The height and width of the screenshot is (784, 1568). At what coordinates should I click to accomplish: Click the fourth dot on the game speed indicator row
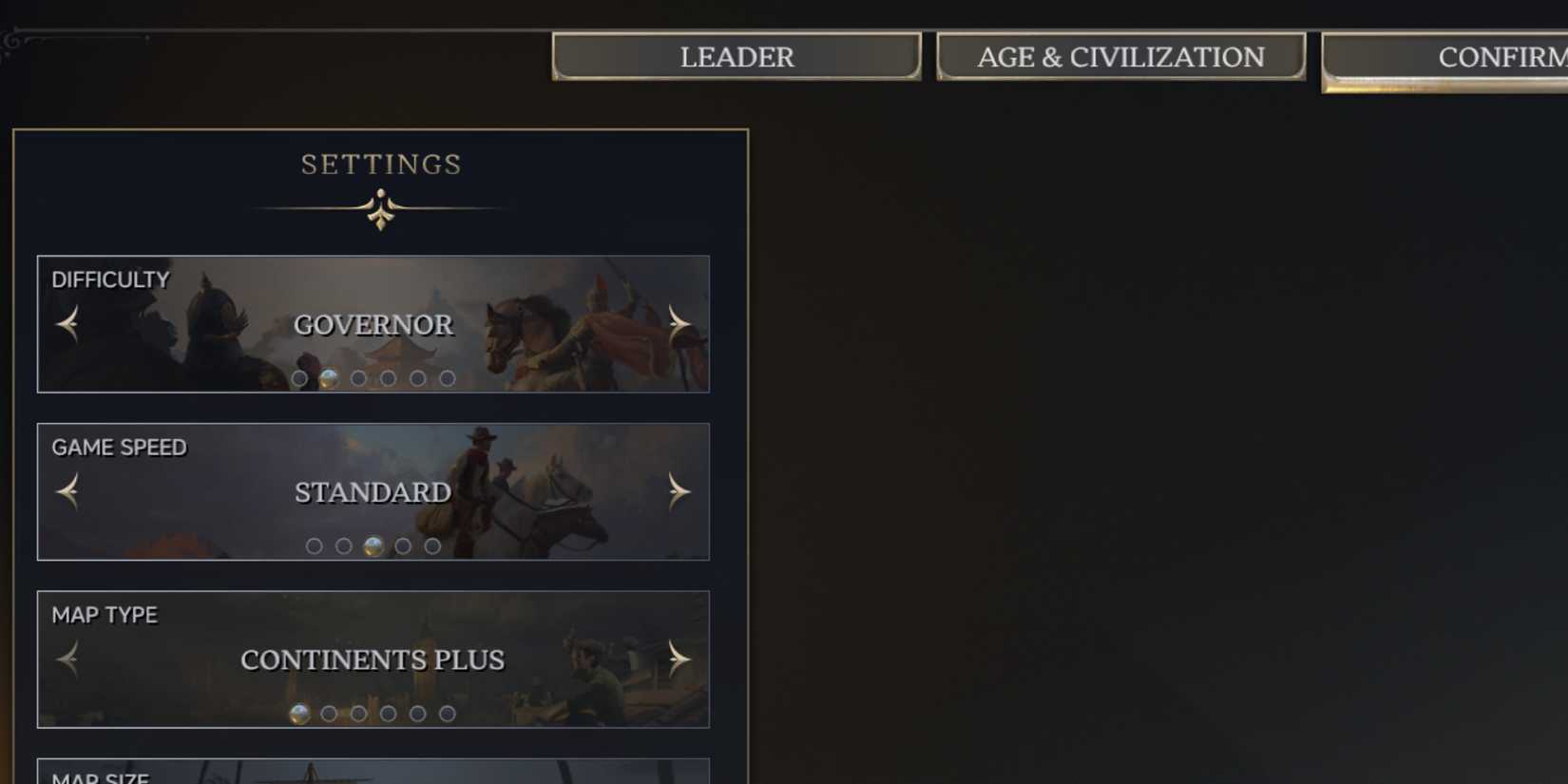(403, 545)
